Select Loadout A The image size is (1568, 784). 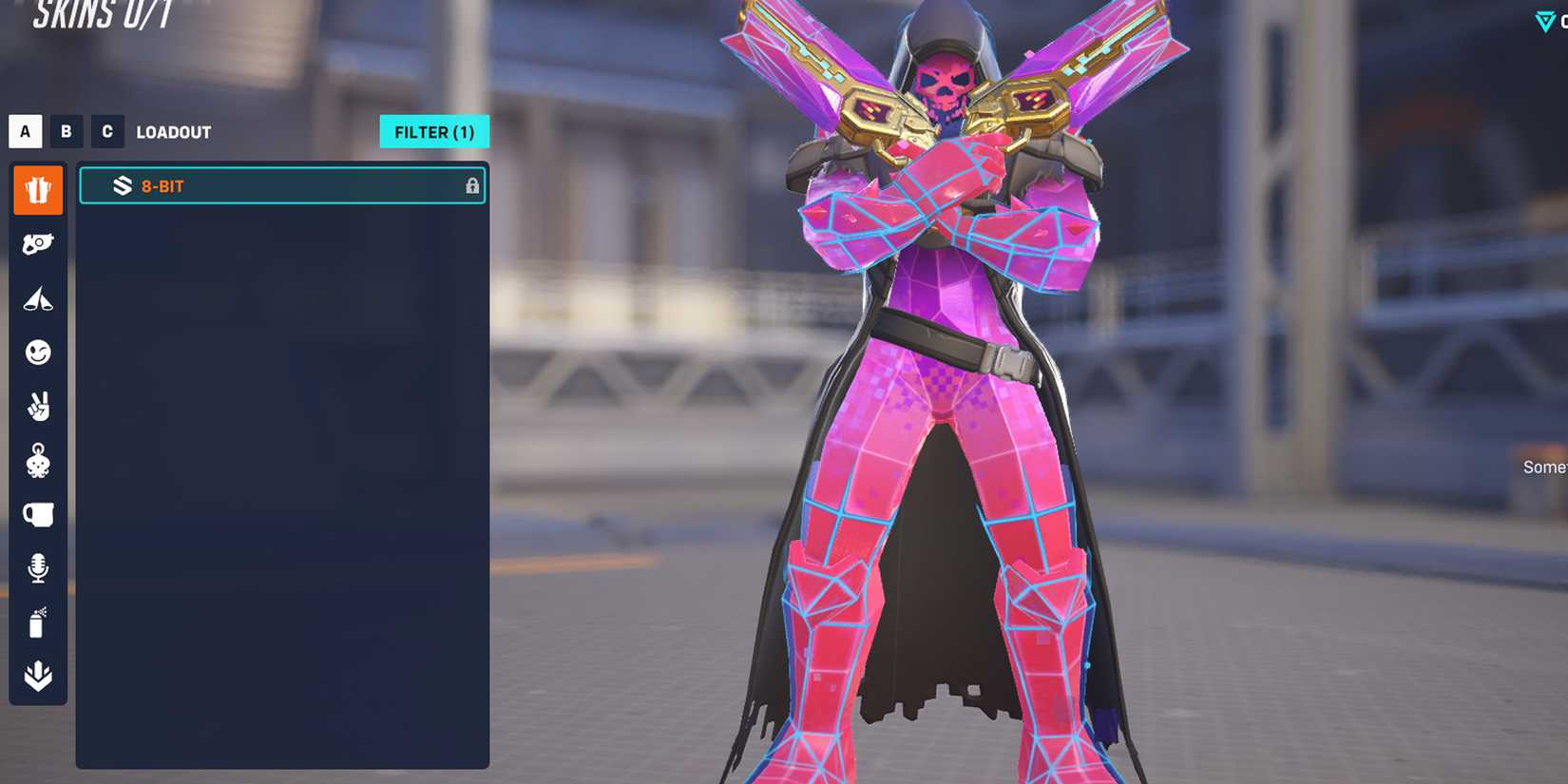(25, 131)
